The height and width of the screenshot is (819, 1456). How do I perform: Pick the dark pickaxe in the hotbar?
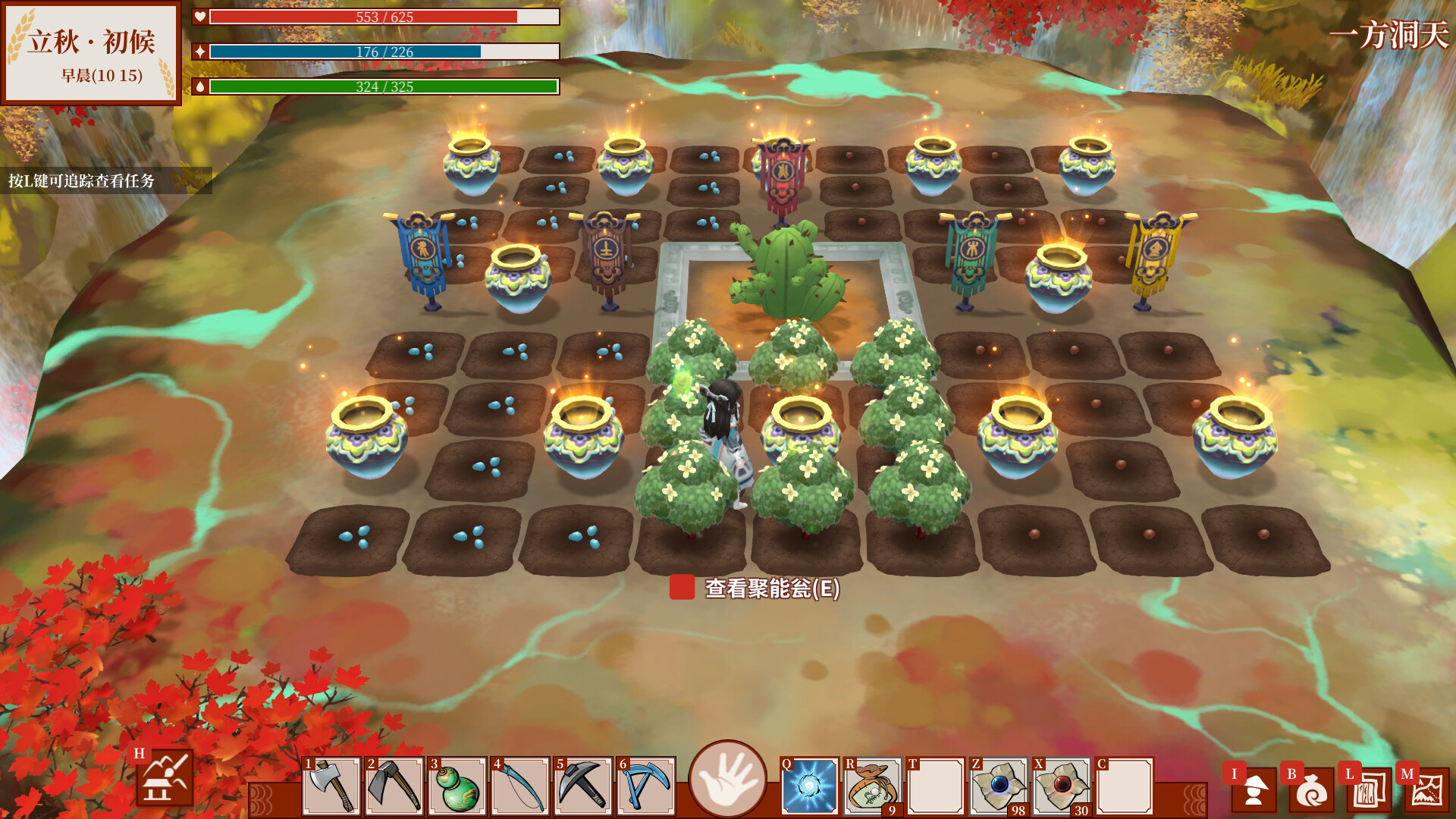pos(583,786)
